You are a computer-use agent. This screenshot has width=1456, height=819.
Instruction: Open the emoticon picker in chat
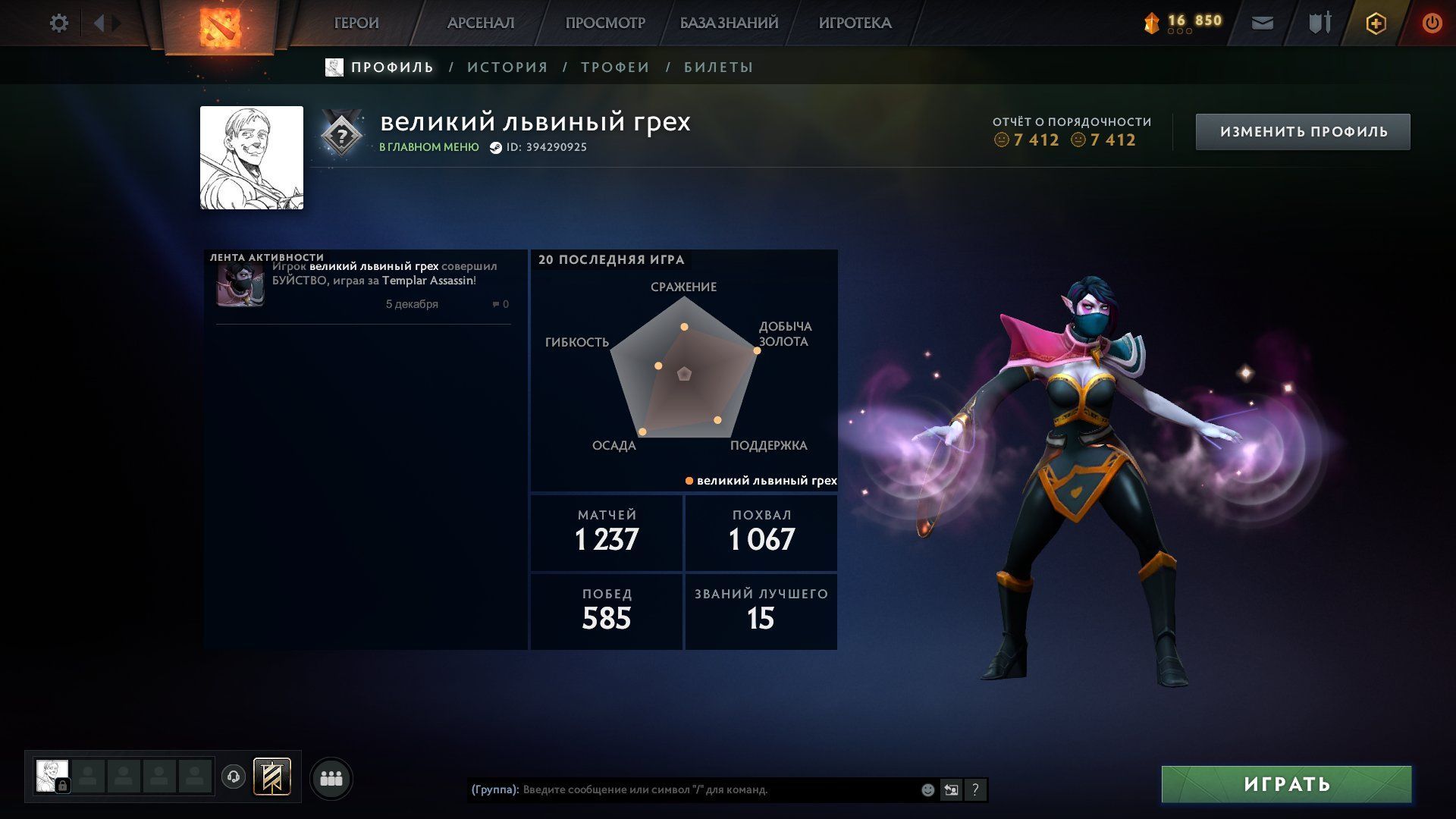[927, 790]
